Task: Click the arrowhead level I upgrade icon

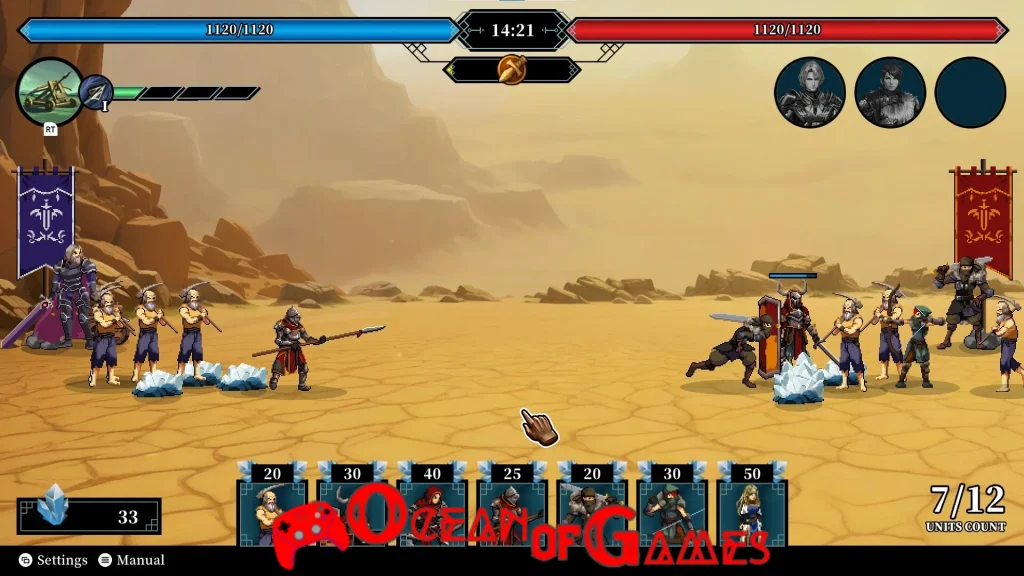Action: (96, 92)
